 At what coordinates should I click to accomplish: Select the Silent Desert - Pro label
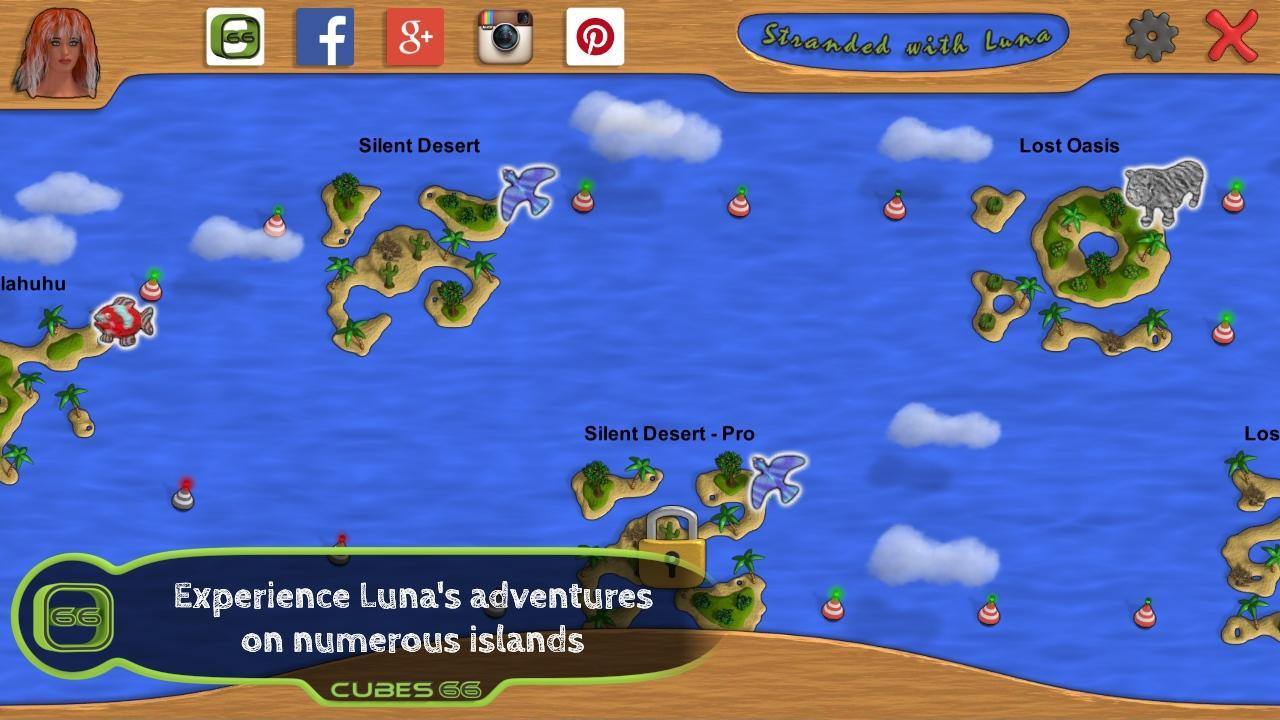[x=669, y=433]
